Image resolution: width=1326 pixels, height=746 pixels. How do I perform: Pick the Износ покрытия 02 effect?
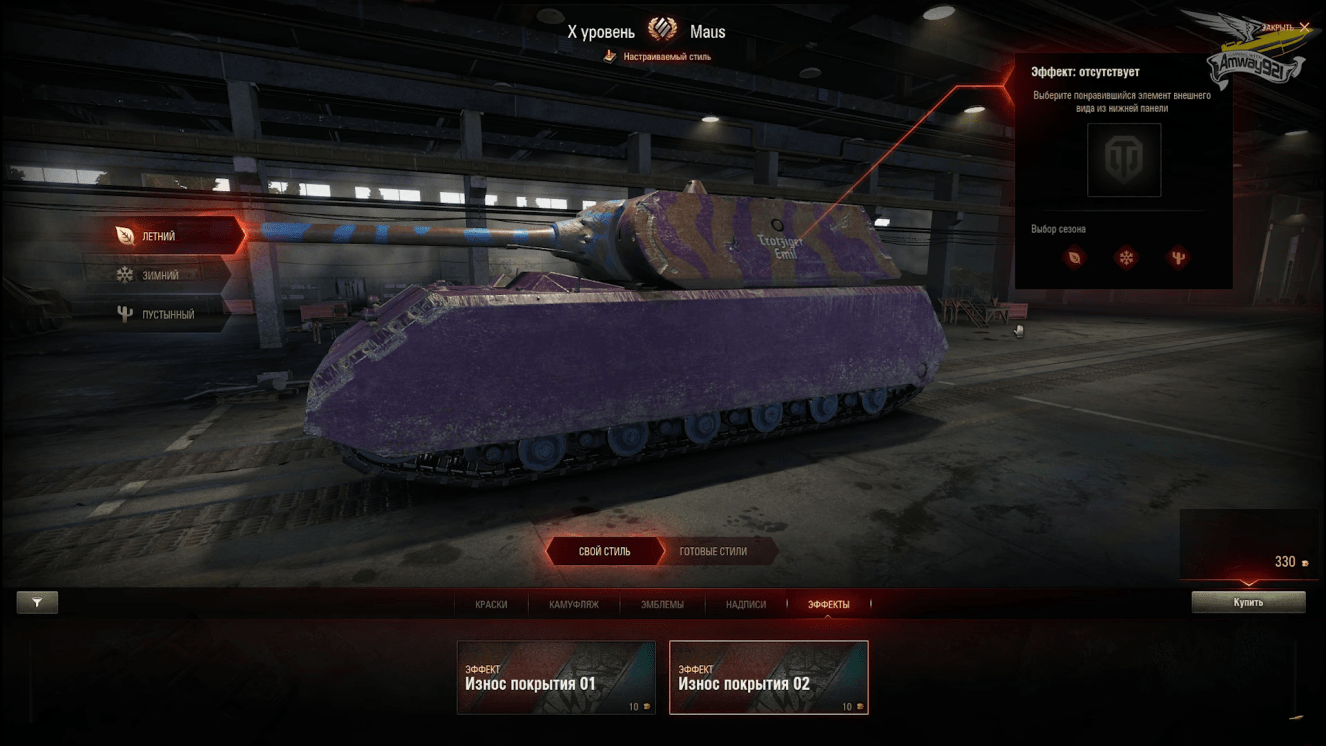click(x=768, y=678)
